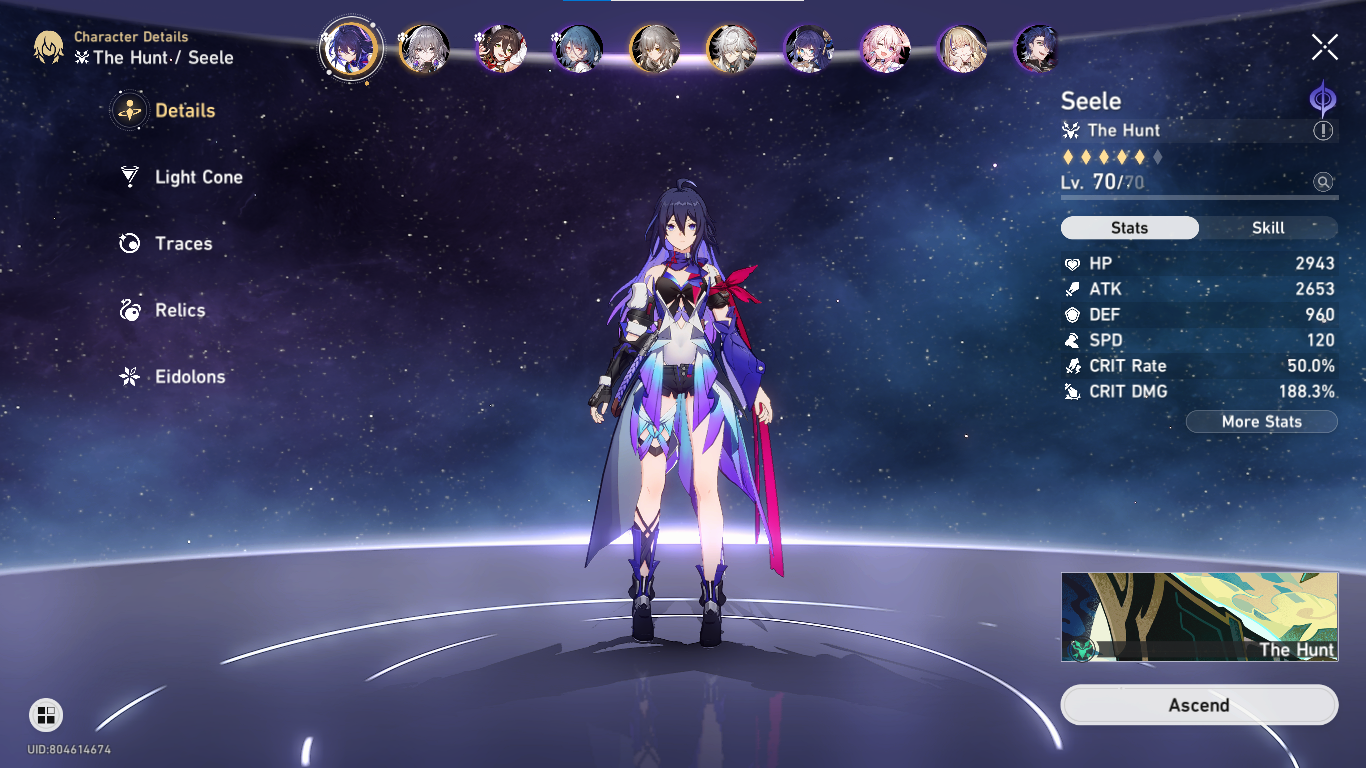Image resolution: width=1366 pixels, height=768 pixels.
Task: Switch to the Skill tab
Action: (1268, 228)
